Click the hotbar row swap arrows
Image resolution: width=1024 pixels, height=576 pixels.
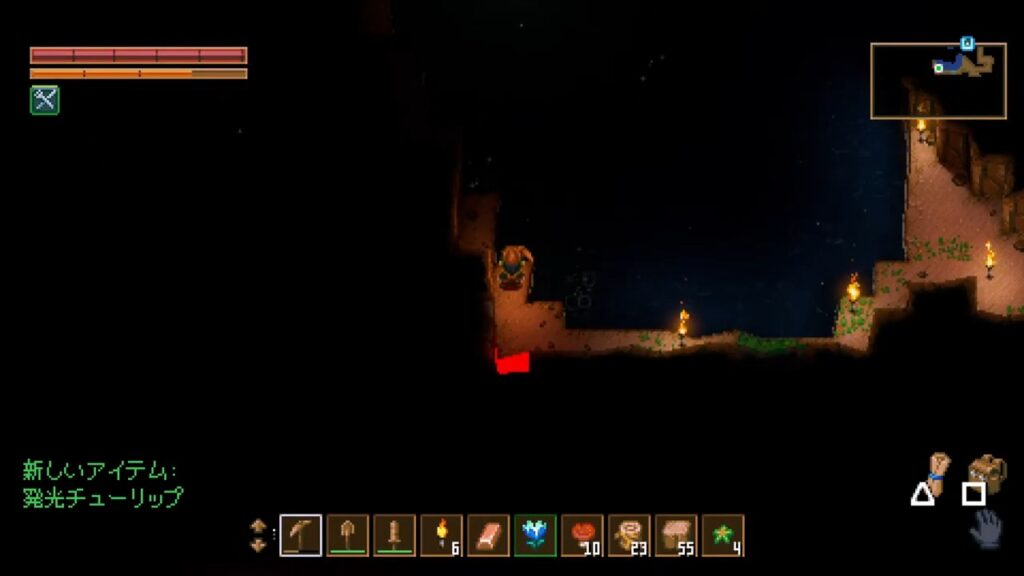[259, 535]
